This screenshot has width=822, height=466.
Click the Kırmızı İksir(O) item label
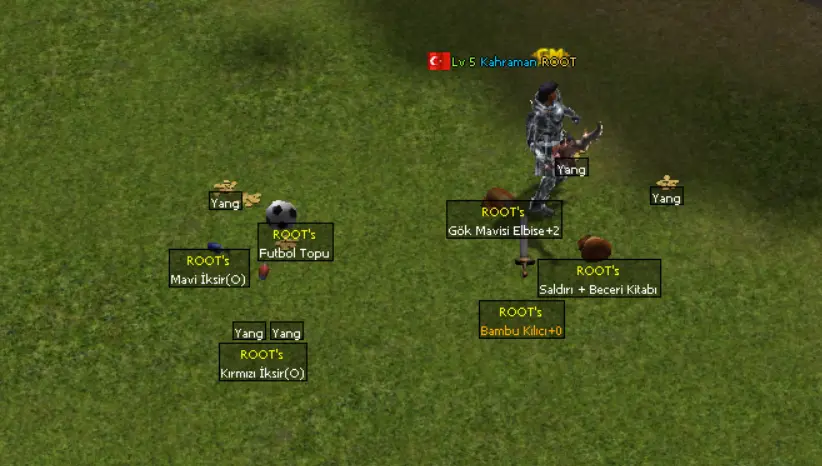(263, 364)
